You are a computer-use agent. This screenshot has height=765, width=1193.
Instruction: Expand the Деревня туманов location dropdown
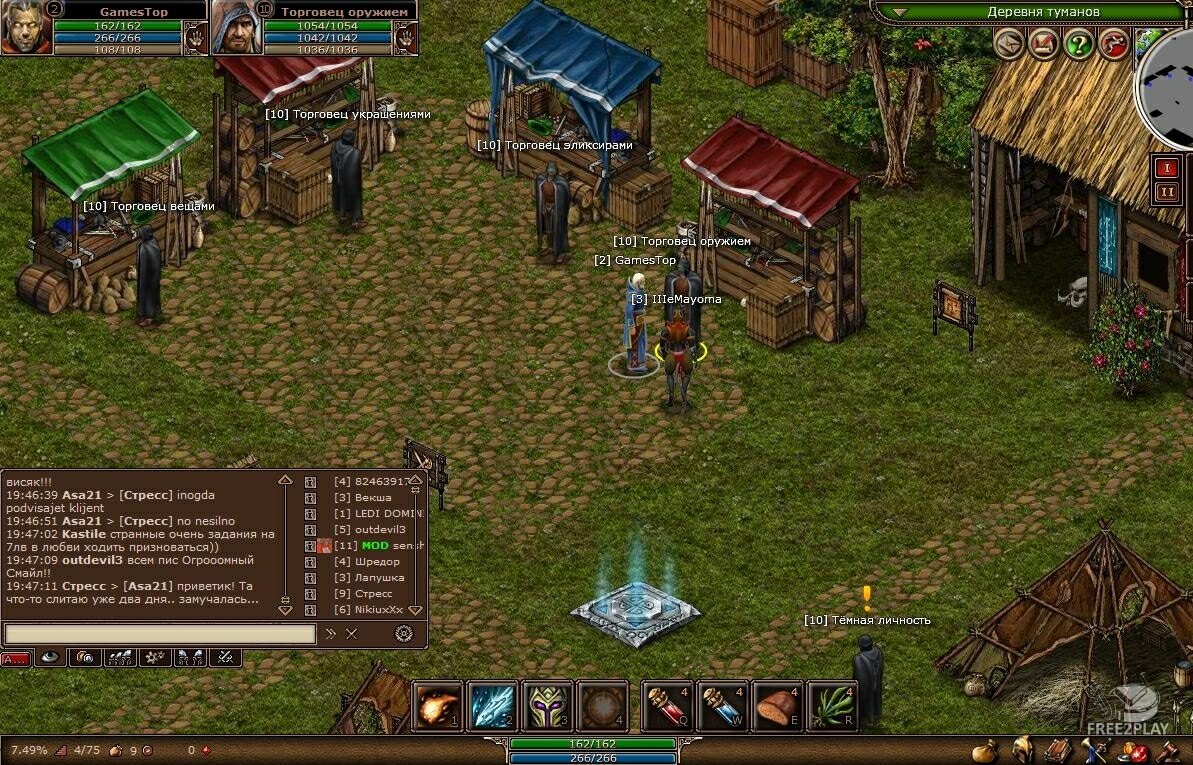coord(899,12)
